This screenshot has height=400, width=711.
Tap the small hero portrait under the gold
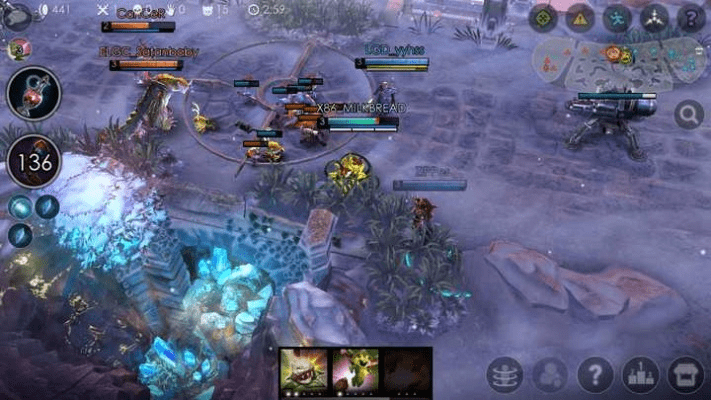tap(17, 49)
